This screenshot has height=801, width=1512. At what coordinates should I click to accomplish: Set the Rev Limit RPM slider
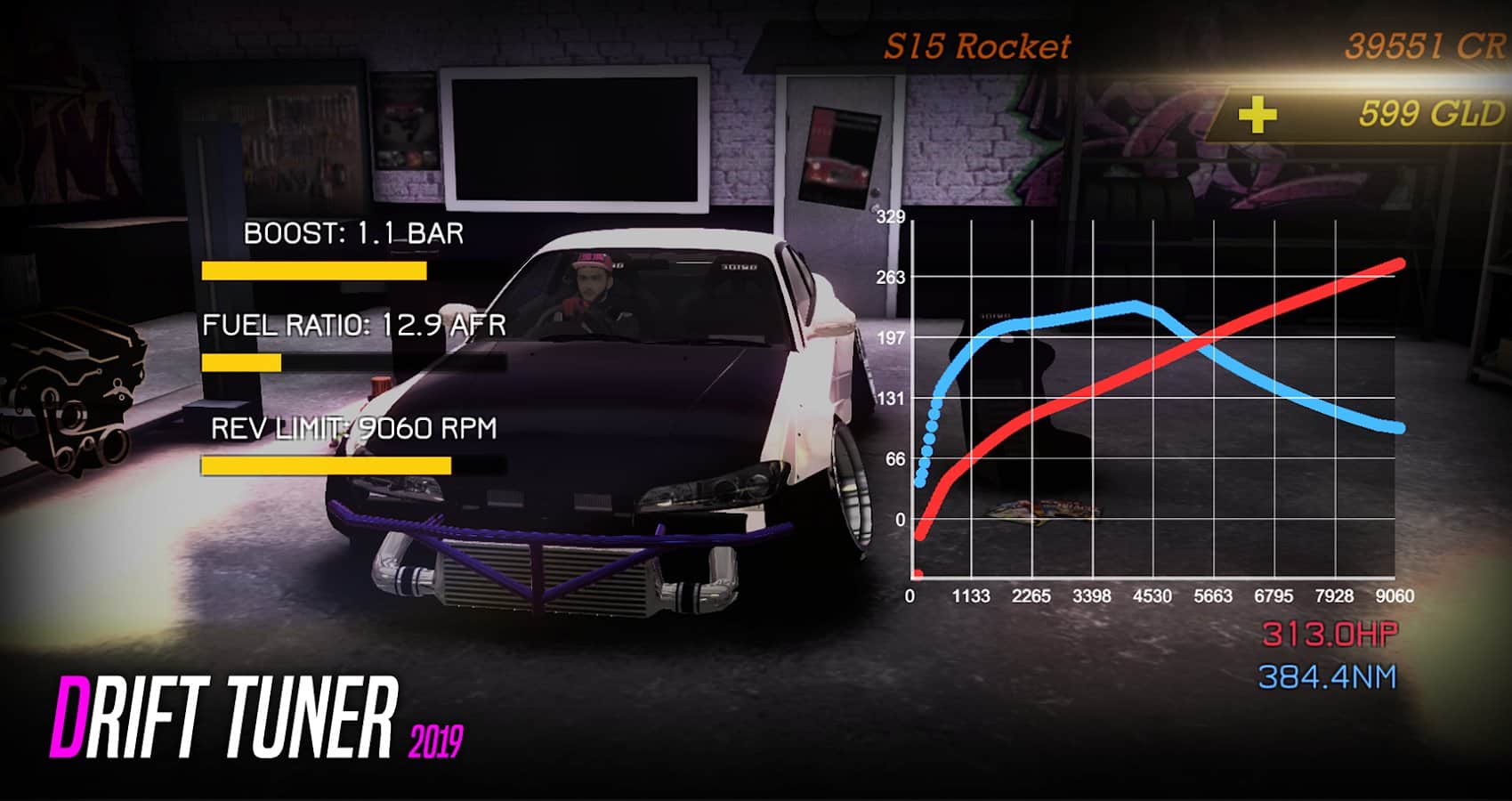click(353, 465)
